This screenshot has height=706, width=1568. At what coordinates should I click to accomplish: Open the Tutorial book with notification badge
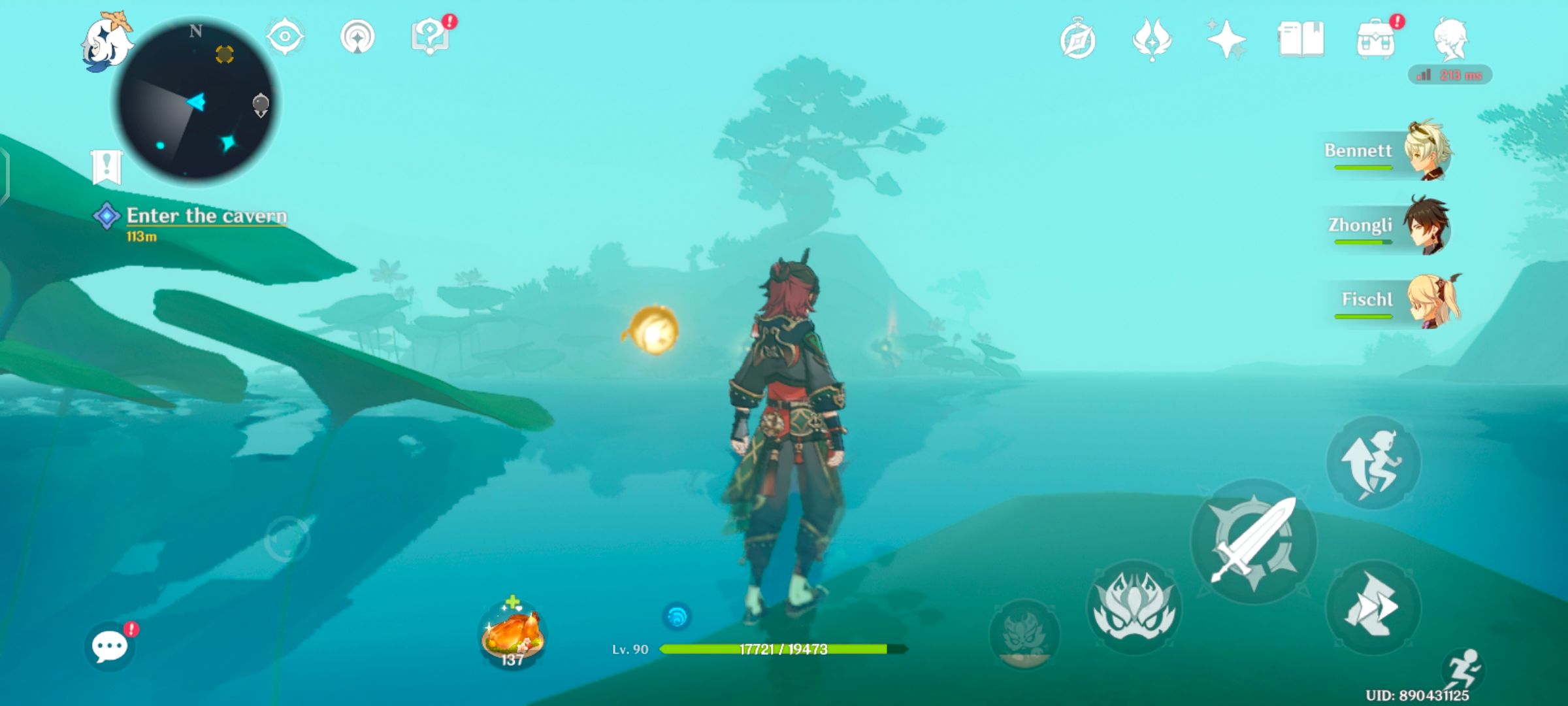(431, 37)
